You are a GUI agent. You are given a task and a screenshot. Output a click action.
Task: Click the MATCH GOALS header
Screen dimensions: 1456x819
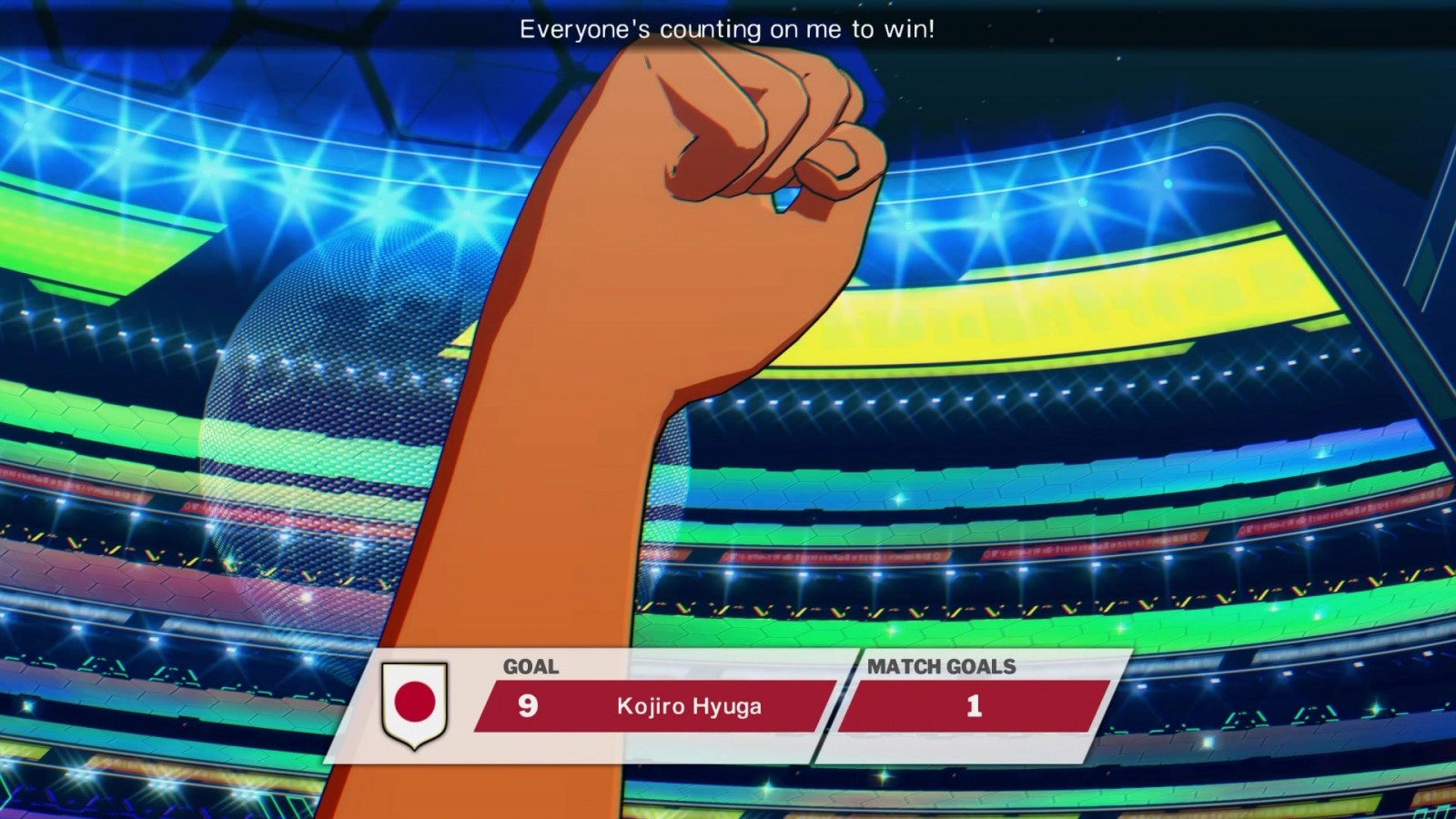click(944, 667)
